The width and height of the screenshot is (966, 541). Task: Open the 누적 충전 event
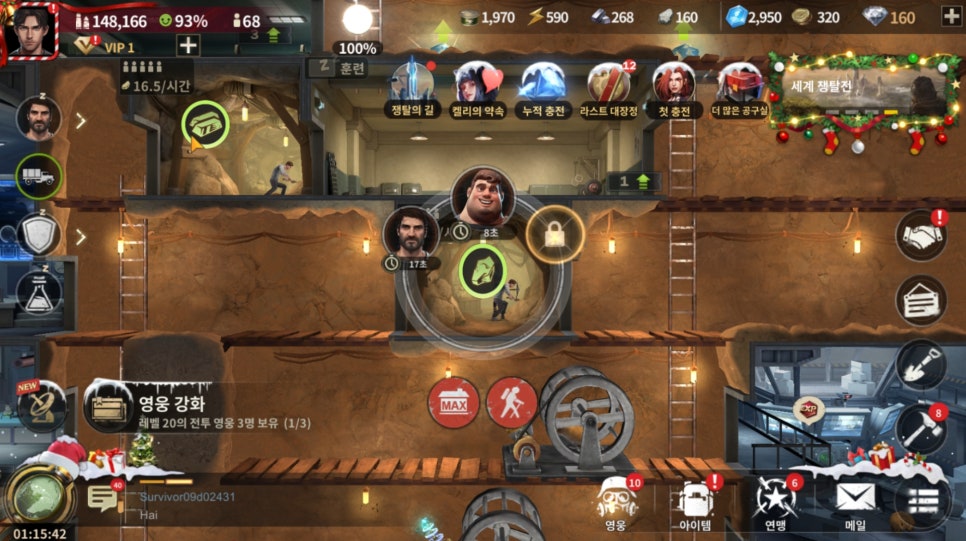coord(541,88)
